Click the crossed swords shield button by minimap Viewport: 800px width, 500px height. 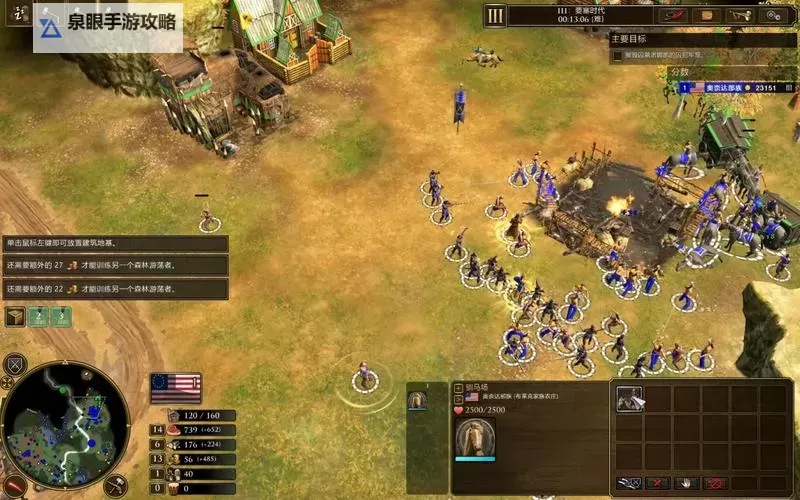pos(15,364)
